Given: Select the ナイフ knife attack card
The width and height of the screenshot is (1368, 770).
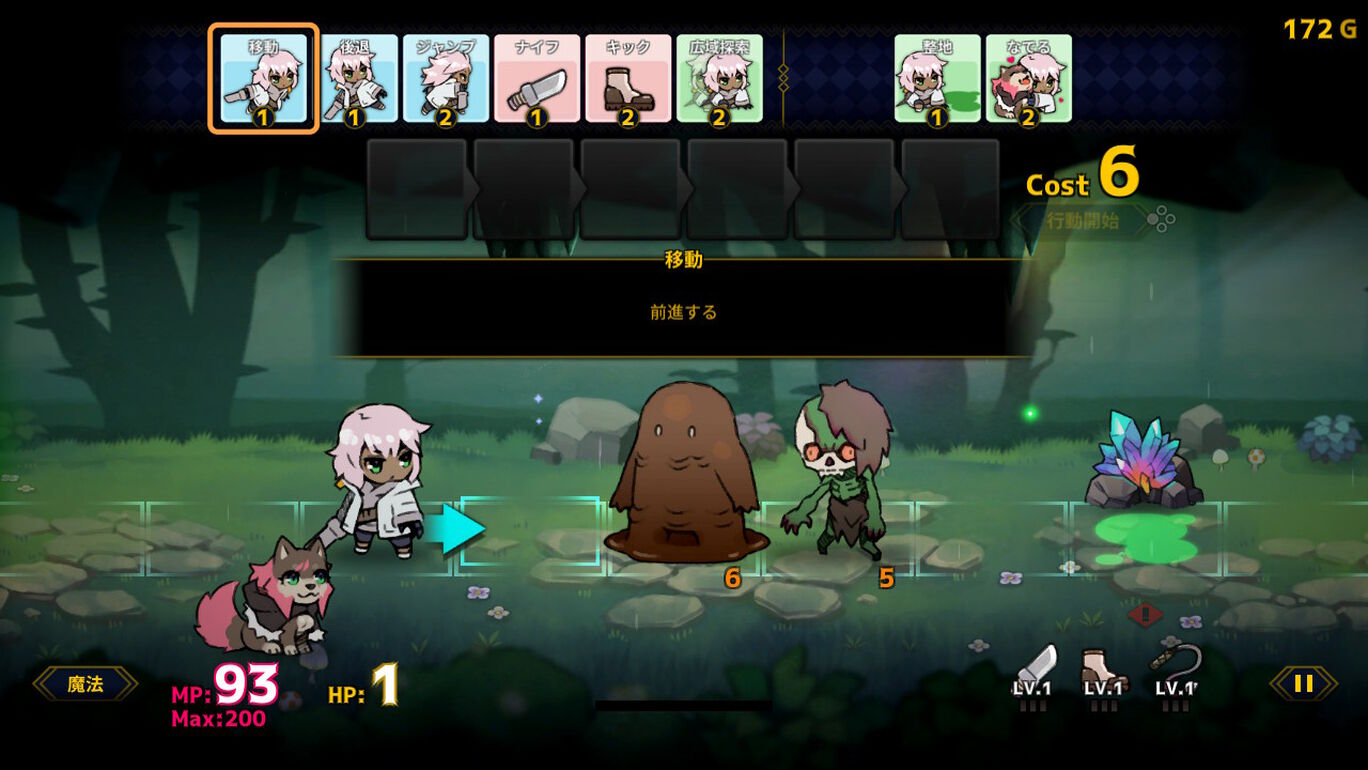Looking at the screenshot, I should click(537, 79).
